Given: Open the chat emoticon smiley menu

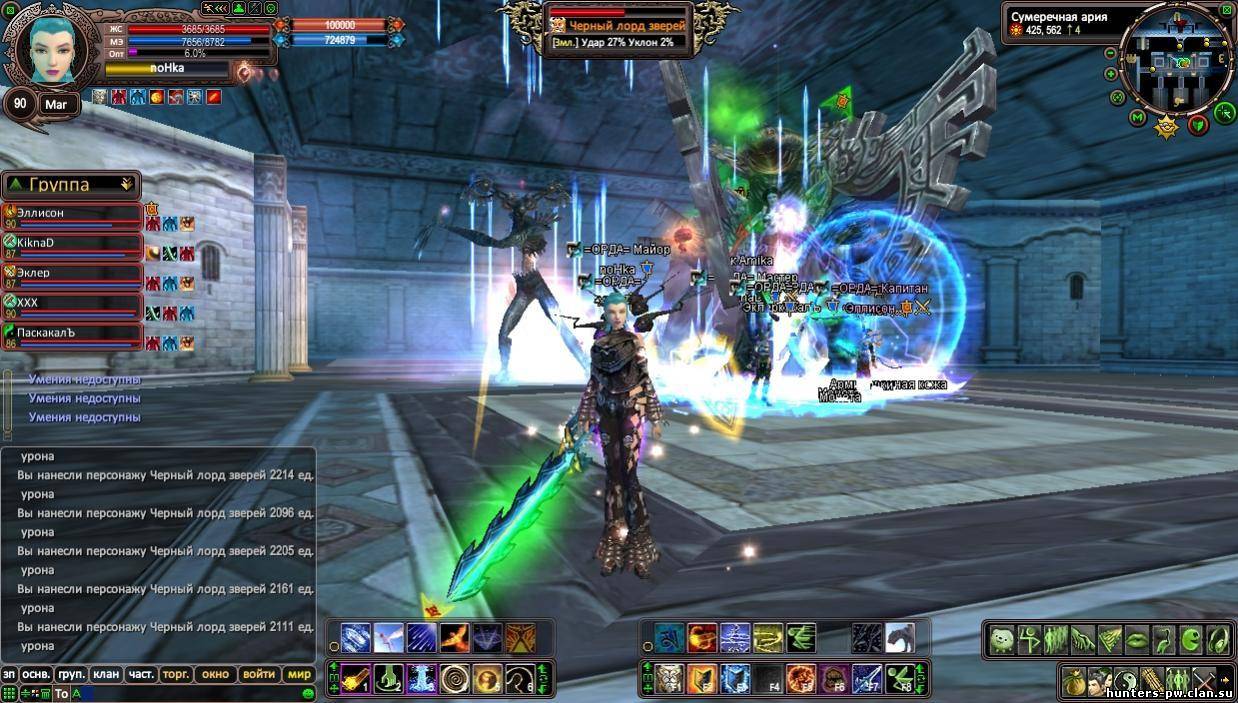Looking at the screenshot, I should [308, 693].
